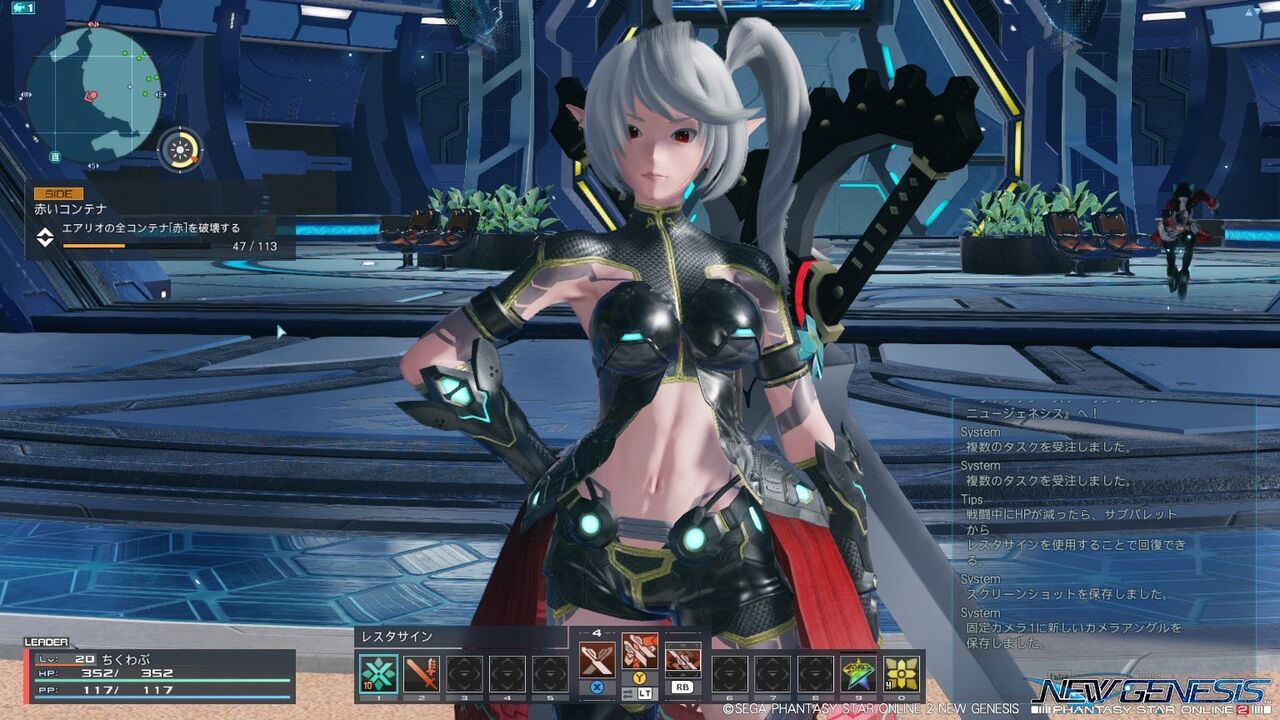Image resolution: width=1280 pixels, height=720 pixels.
Task: Toggle the LT weapon swap indicator
Action: tap(645, 694)
